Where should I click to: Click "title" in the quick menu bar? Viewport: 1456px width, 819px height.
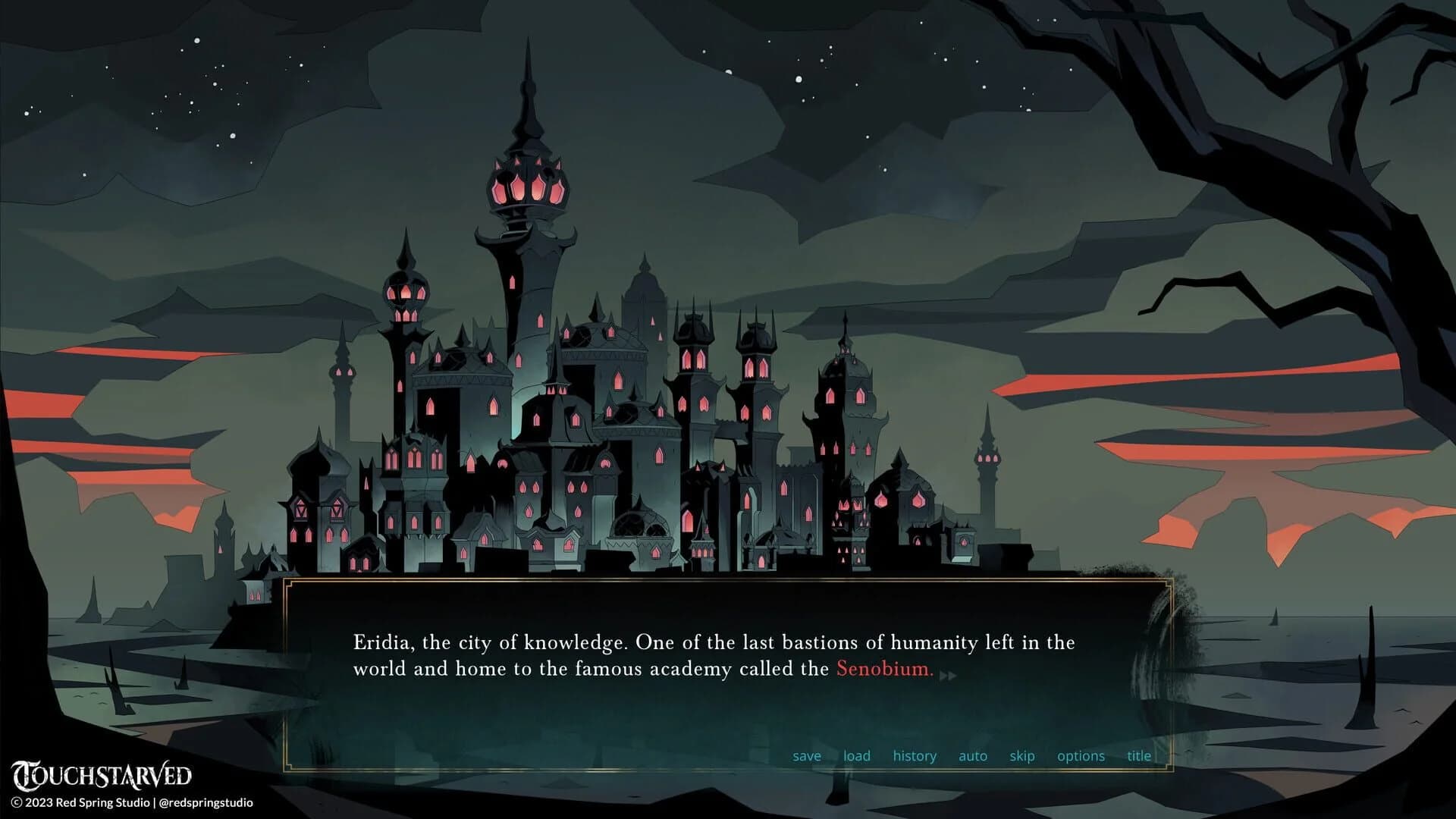(1138, 755)
